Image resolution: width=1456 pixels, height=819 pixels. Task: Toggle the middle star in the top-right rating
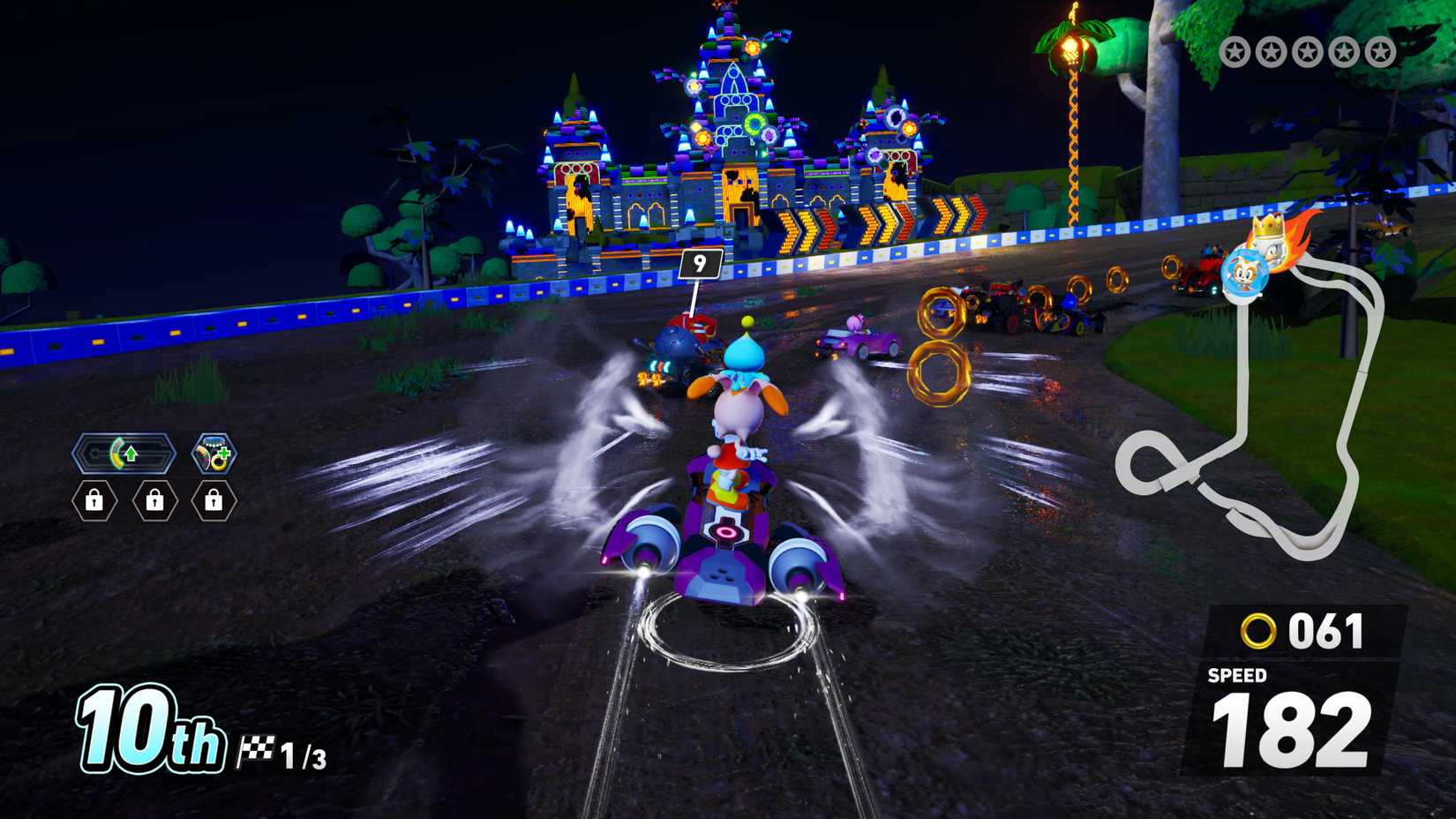(x=1306, y=49)
